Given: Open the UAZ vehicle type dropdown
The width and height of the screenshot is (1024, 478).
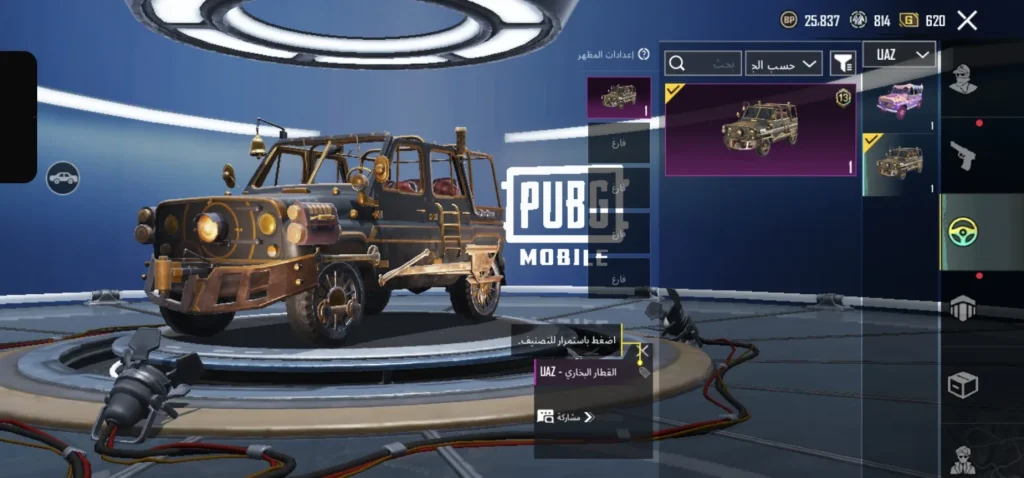Looking at the screenshot, I should (899, 54).
